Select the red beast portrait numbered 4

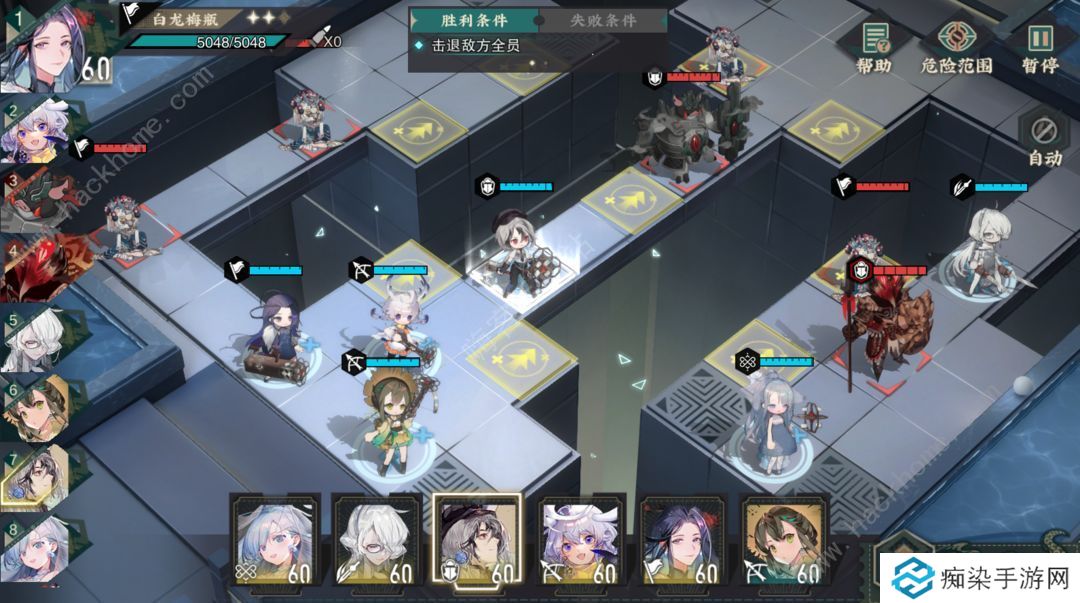click(x=38, y=268)
